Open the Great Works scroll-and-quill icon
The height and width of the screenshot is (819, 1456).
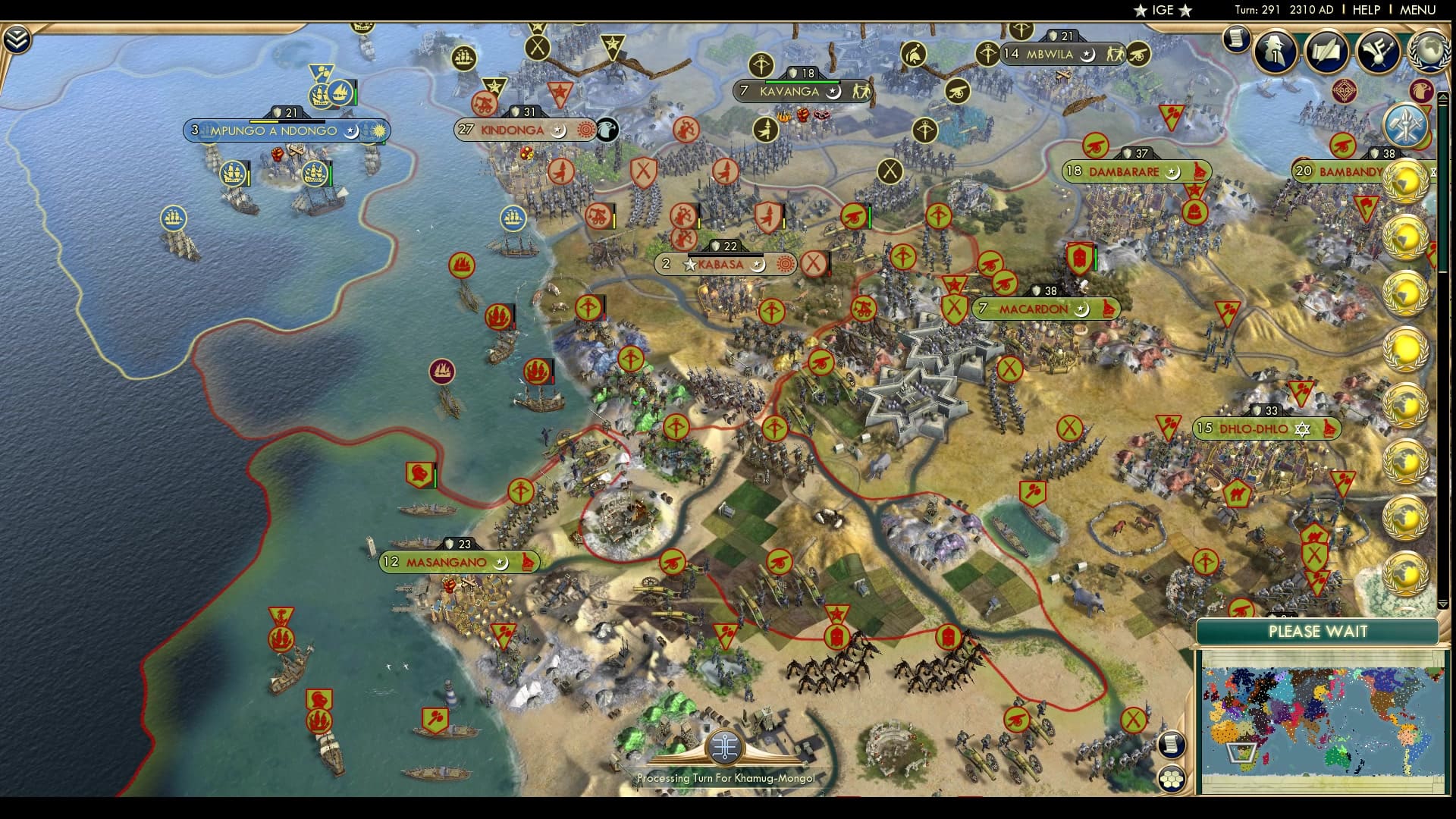click(x=1327, y=52)
